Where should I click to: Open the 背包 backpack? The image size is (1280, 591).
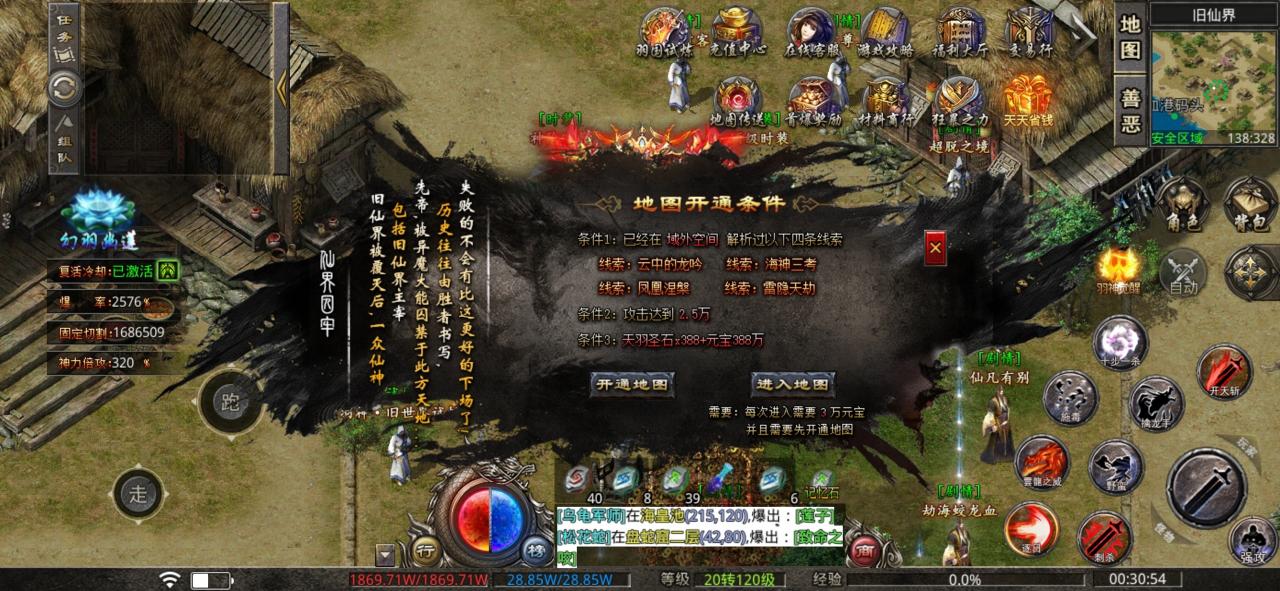(1249, 202)
